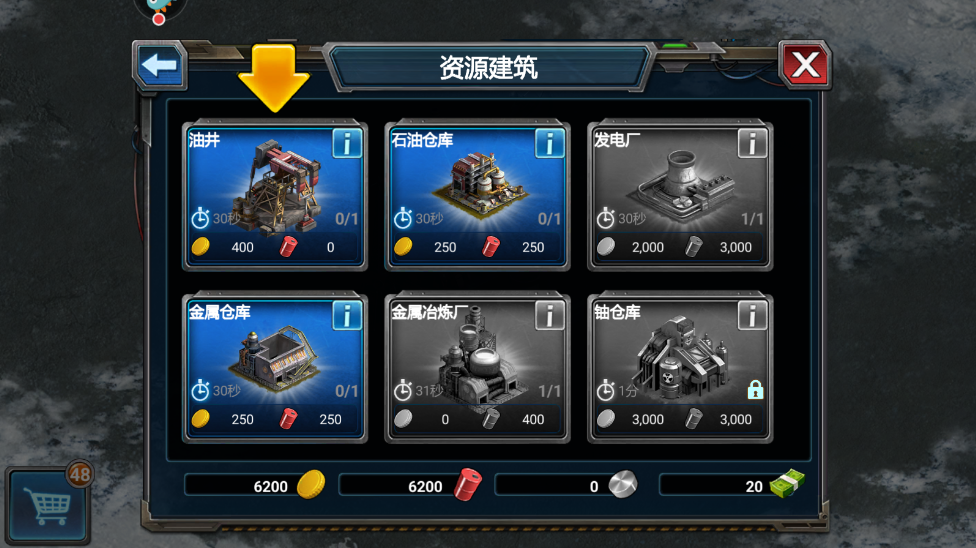This screenshot has width=976, height=548.
Task: View 发电厂 info details
Action: (752, 144)
